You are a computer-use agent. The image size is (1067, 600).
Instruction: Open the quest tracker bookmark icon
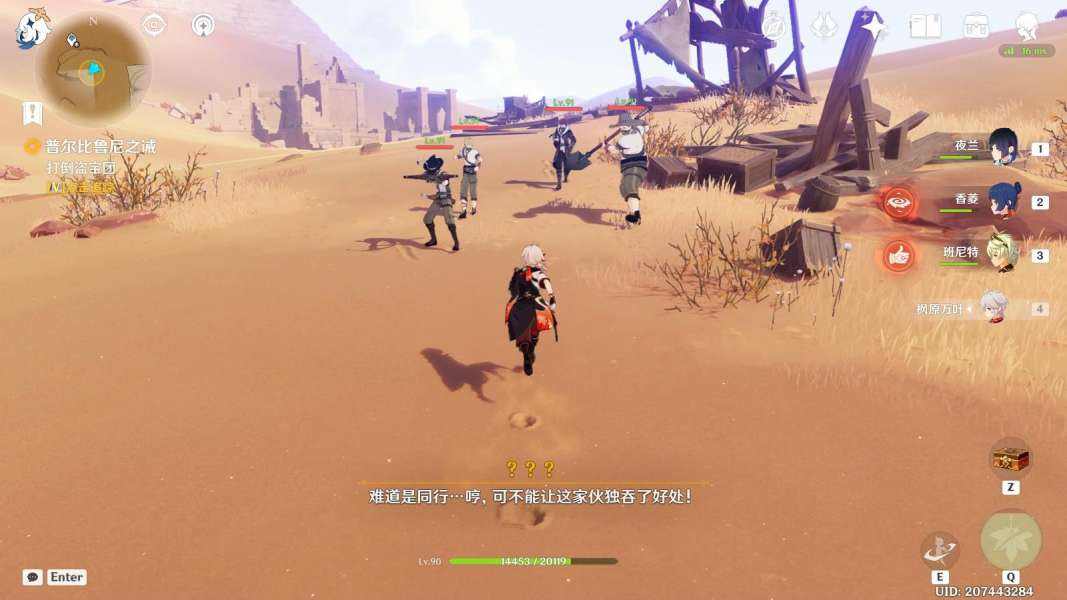coord(33,112)
